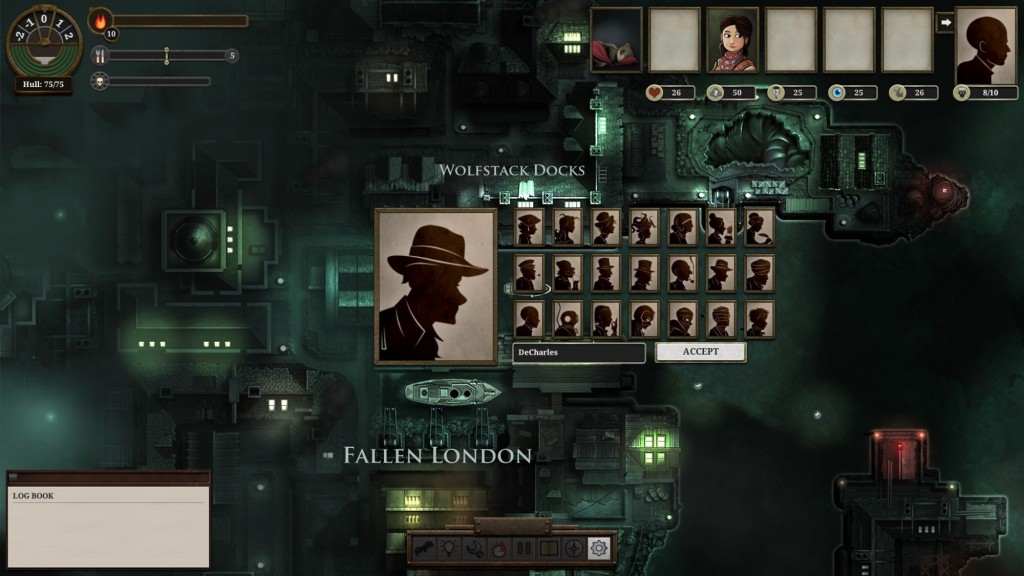Open the journal book icon
The height and width of the screenshot is (576, 1024).
[x=549, y=548]
